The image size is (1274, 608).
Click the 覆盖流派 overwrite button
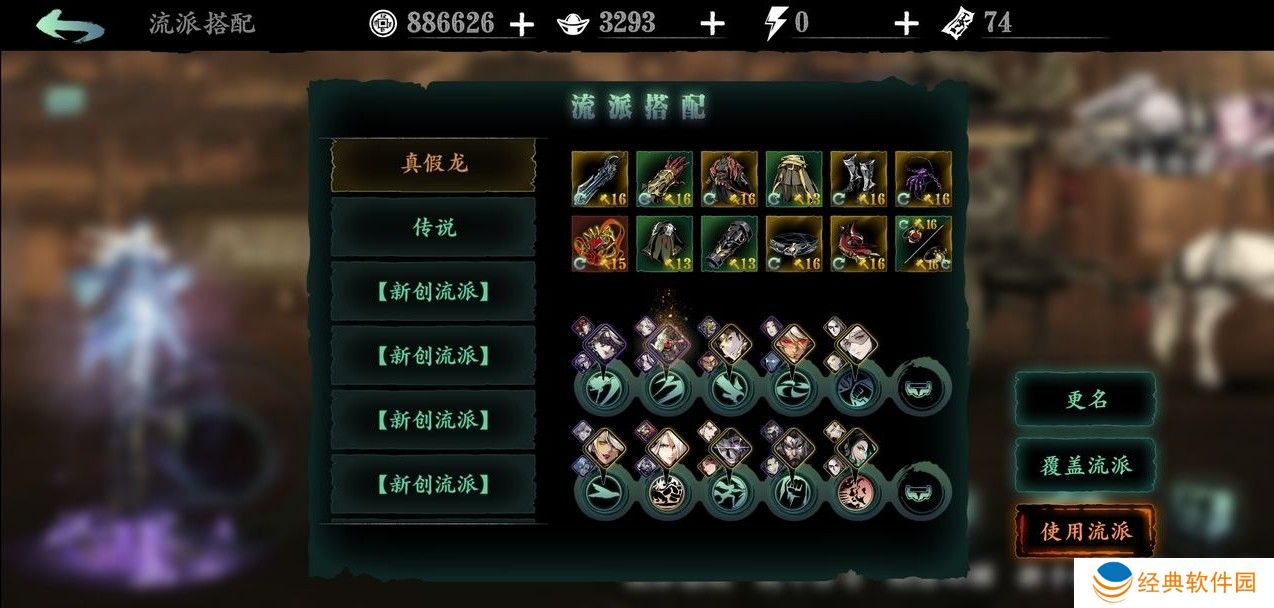[x=1085, y=464]
